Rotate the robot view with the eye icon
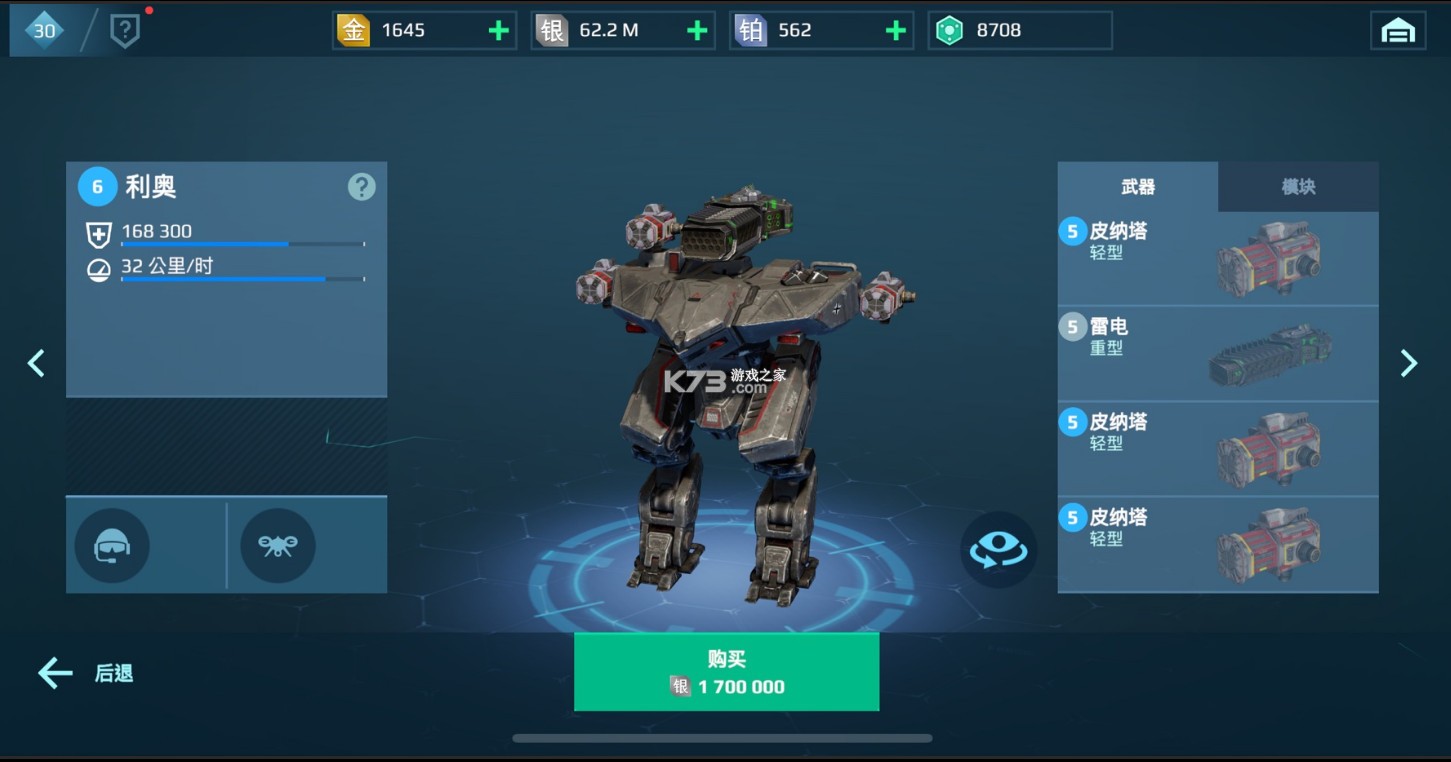1451x762 pixels. click(998, 549)
